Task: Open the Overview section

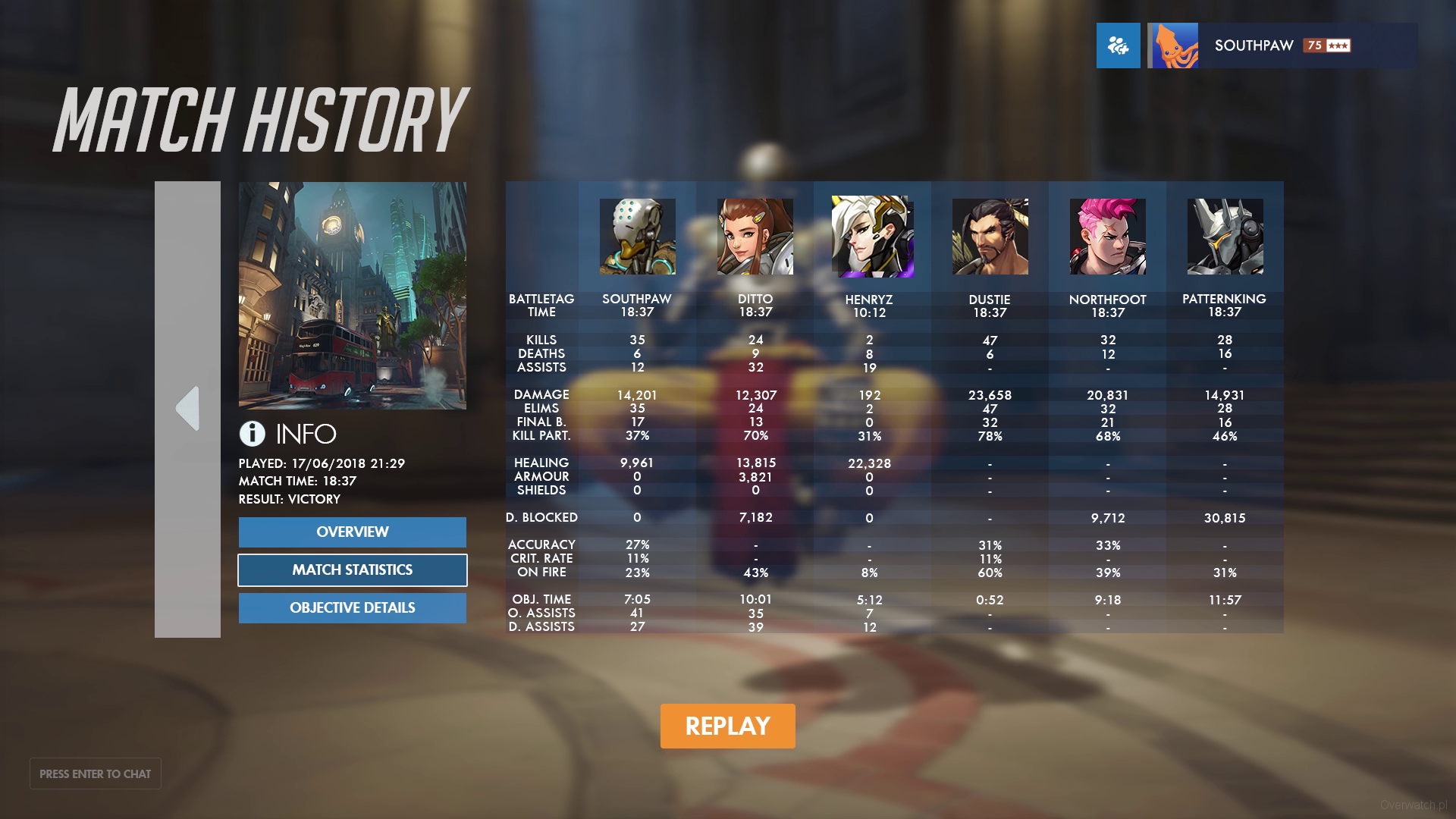Action: [x=352, y=532]
